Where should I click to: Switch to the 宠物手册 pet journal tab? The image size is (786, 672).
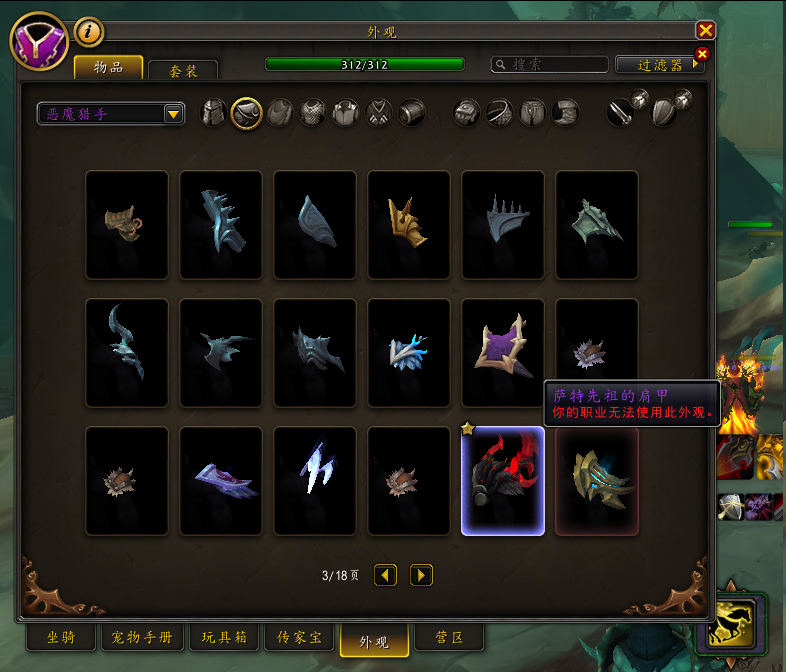click(142, 637)
